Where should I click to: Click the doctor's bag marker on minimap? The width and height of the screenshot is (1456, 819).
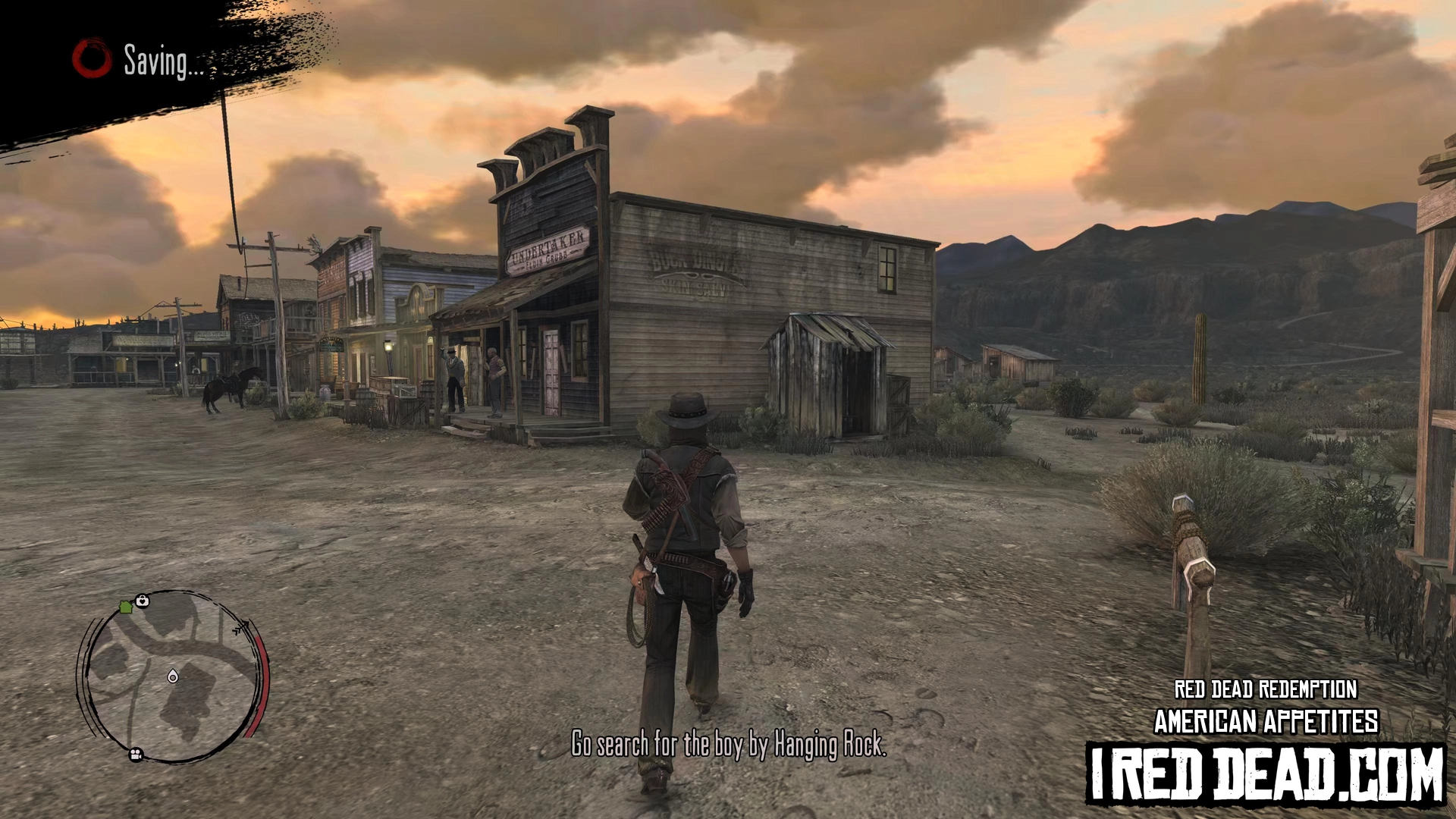142,601
